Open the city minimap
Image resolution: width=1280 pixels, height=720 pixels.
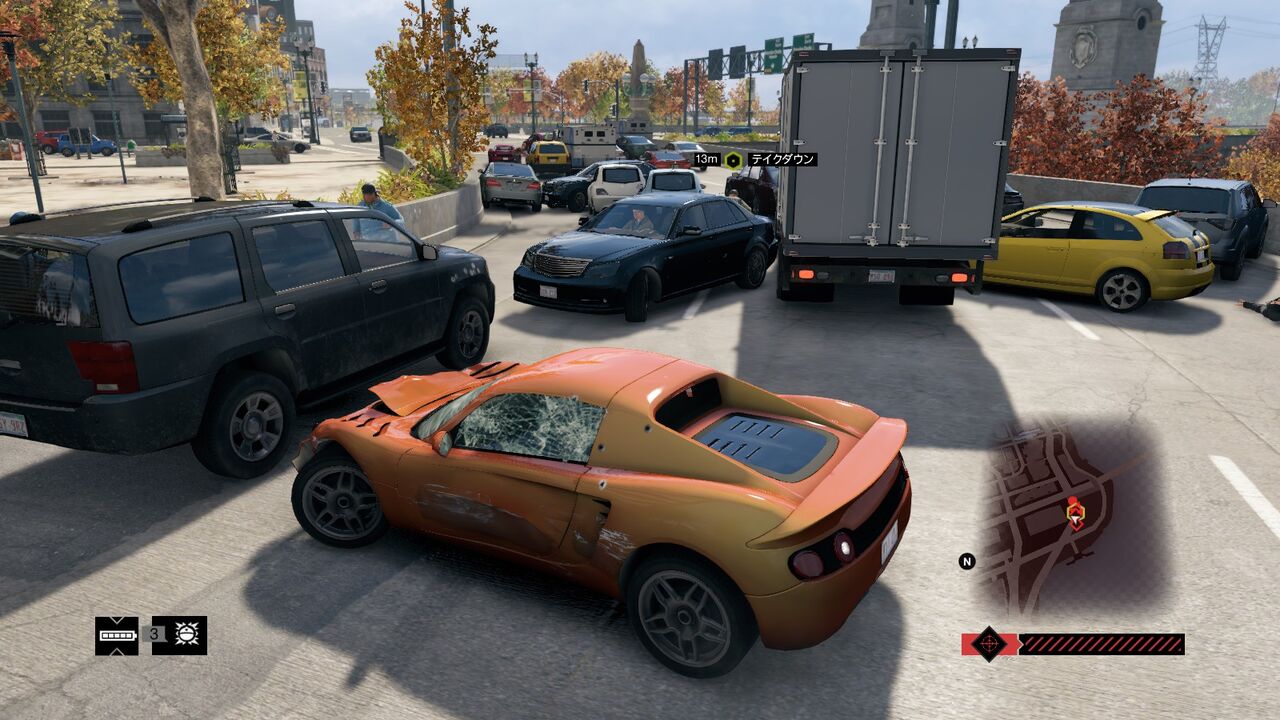point(1070,515)
